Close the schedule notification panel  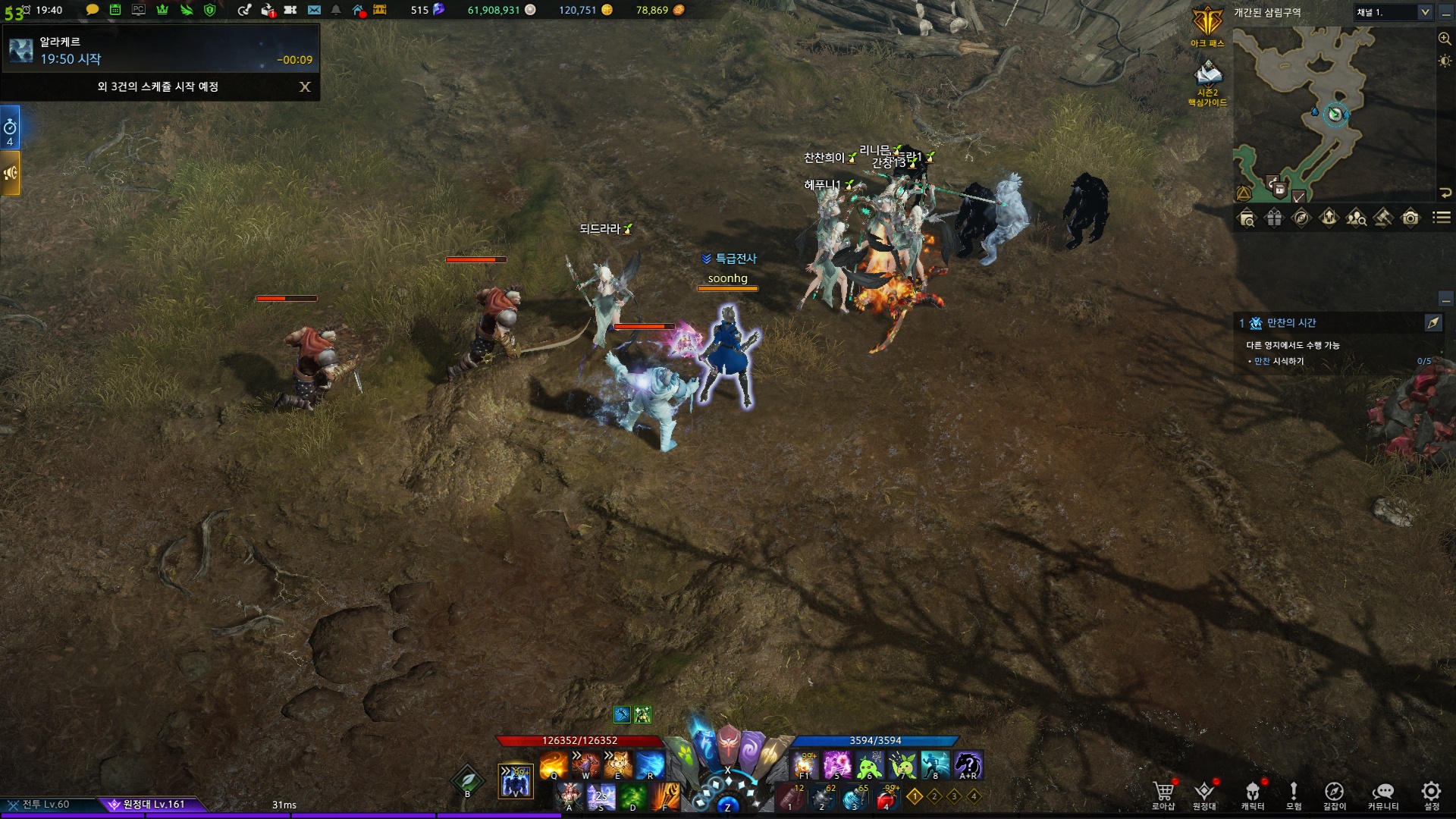(305, 87)
